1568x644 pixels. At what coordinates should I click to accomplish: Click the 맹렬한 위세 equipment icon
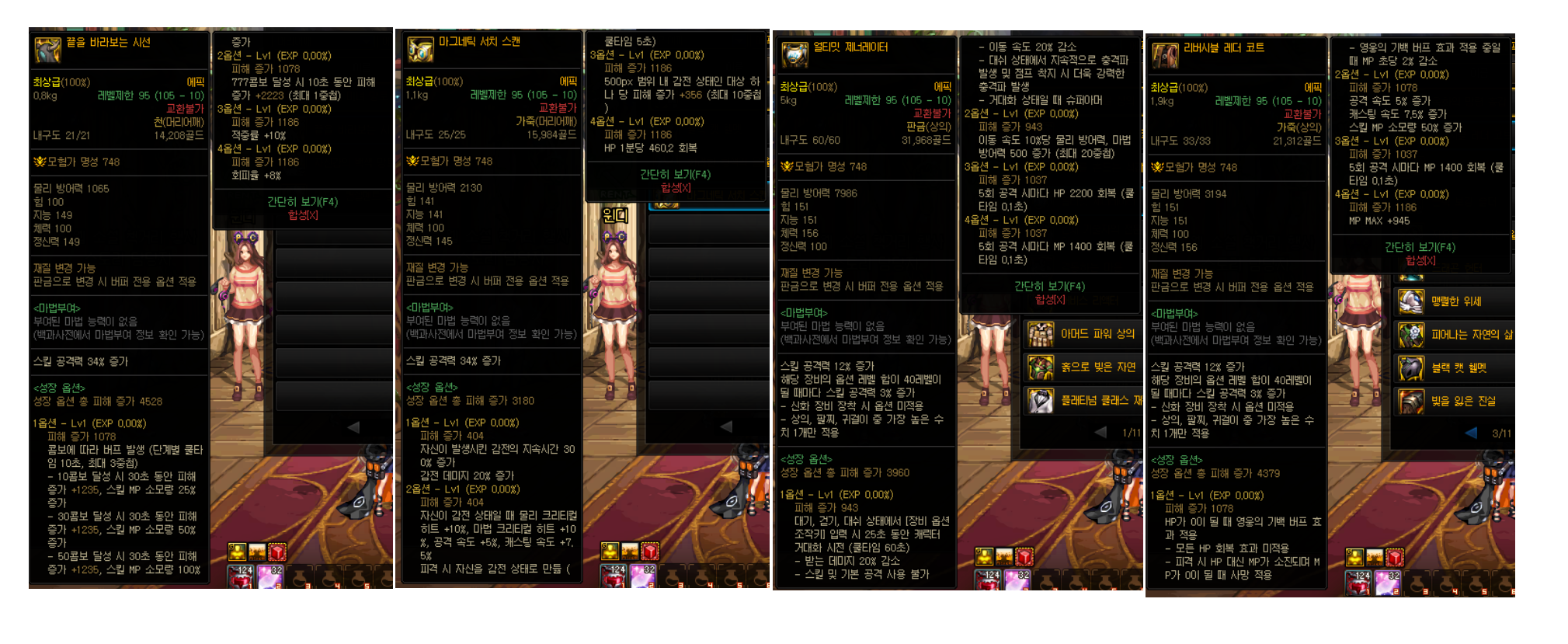tap(1412, 302)
